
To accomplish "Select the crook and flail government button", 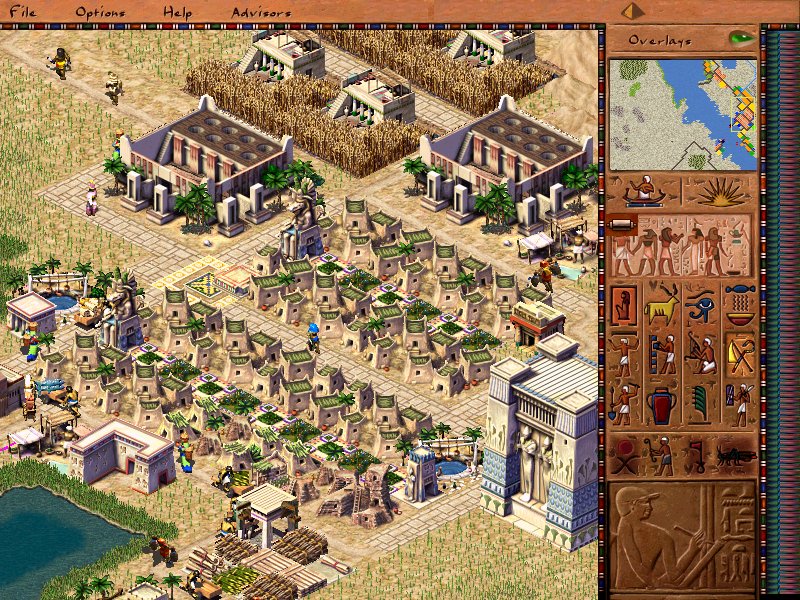I will click(740, 354).
